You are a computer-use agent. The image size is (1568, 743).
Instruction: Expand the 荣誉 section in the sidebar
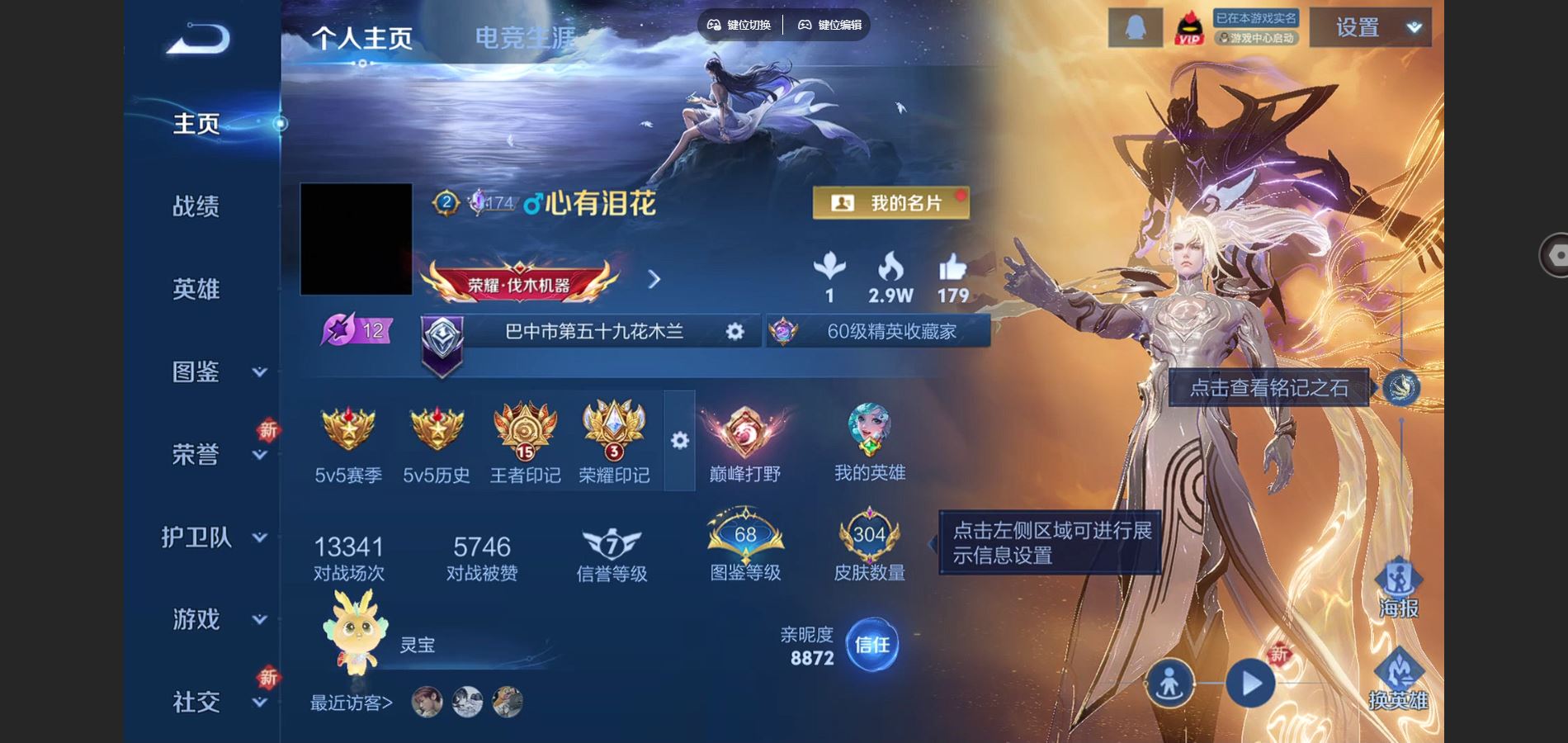[195, 453]
